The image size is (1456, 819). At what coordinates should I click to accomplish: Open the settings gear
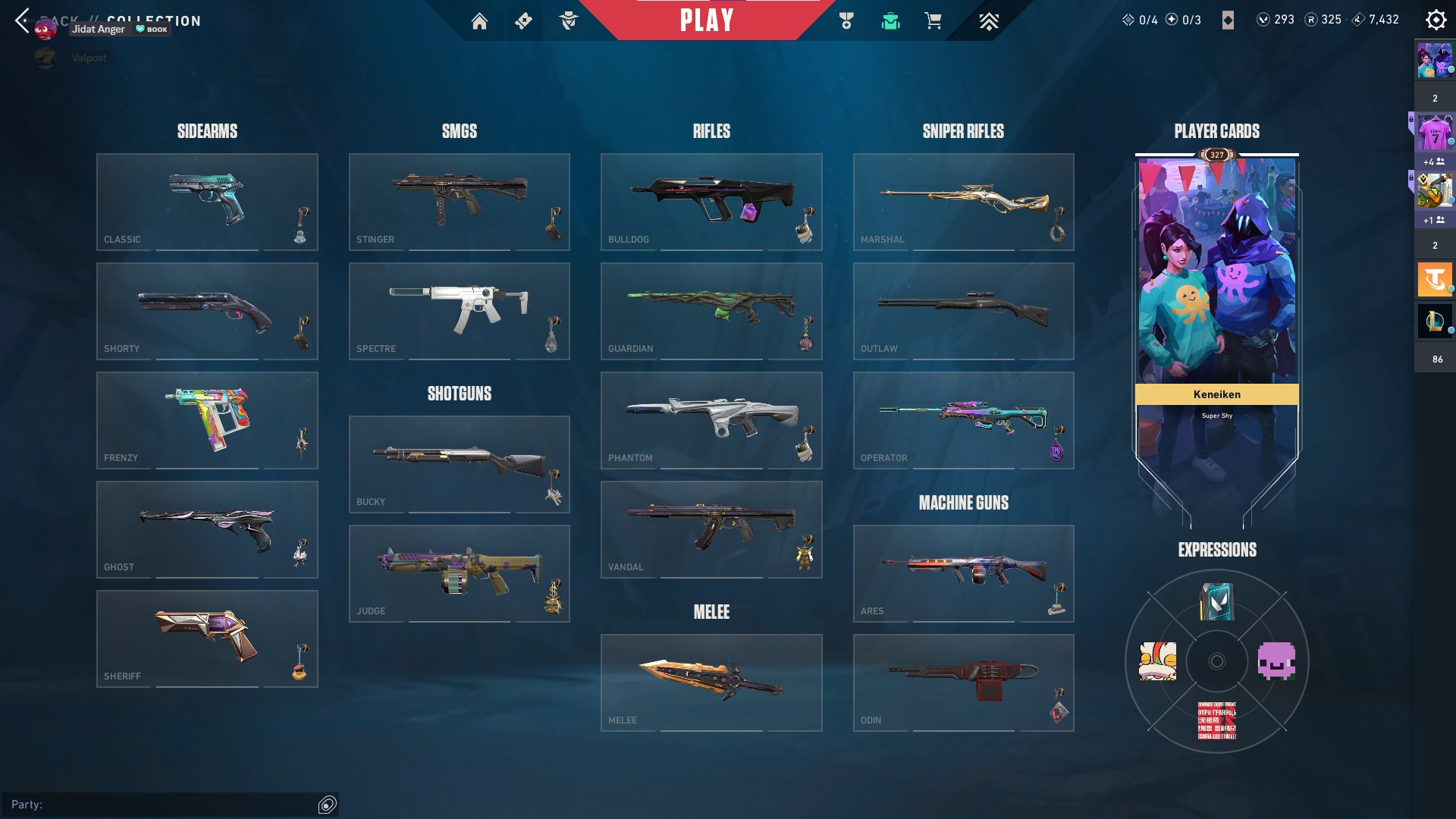(1436, 20)
